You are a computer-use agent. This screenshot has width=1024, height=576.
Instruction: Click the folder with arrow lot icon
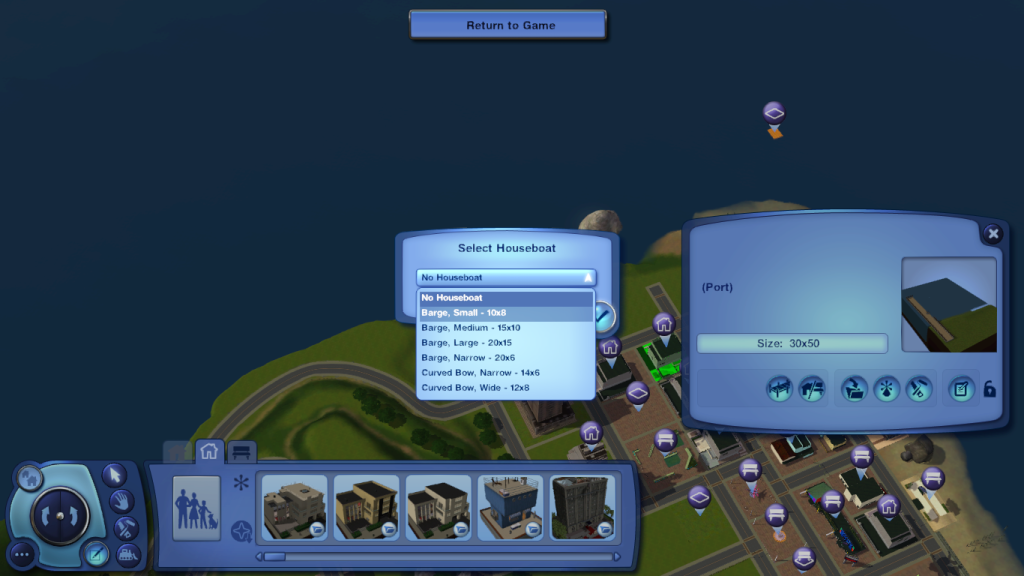pos(853,389)
